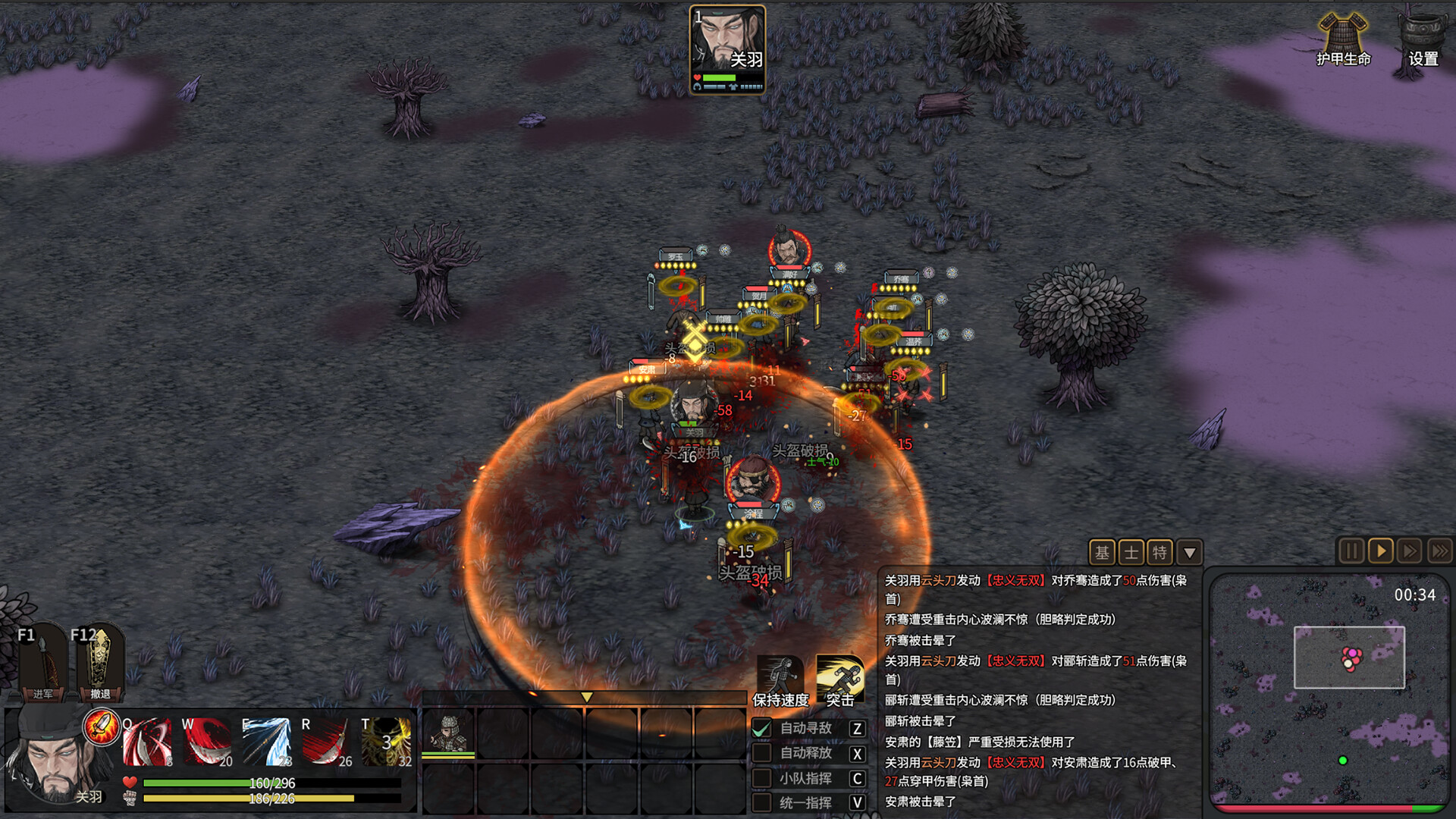
Task: Enable the 统一指挥 unified command checkbox
Action: (x=761, y=802)
